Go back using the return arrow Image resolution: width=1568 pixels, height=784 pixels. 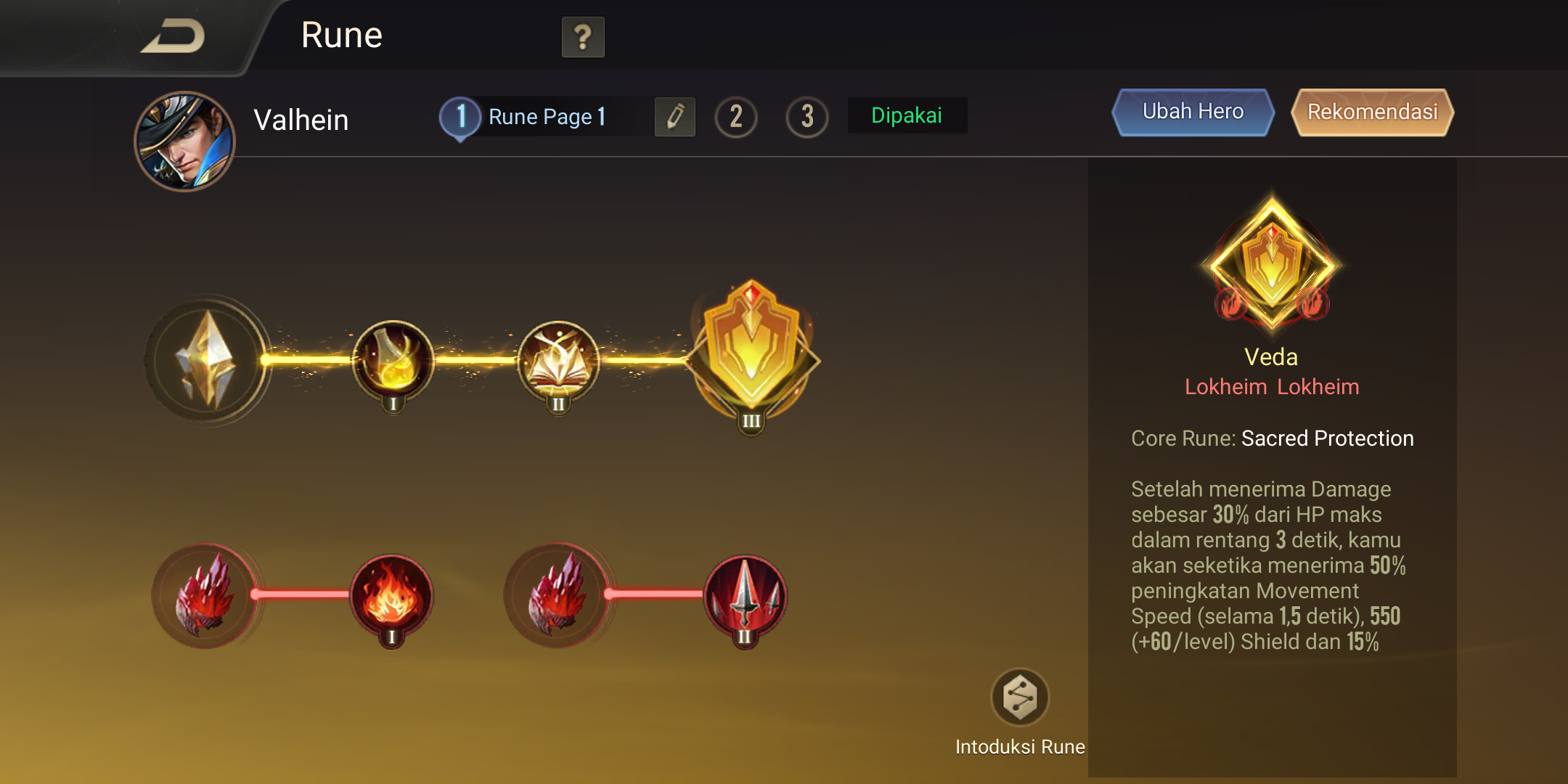point(173,36)
